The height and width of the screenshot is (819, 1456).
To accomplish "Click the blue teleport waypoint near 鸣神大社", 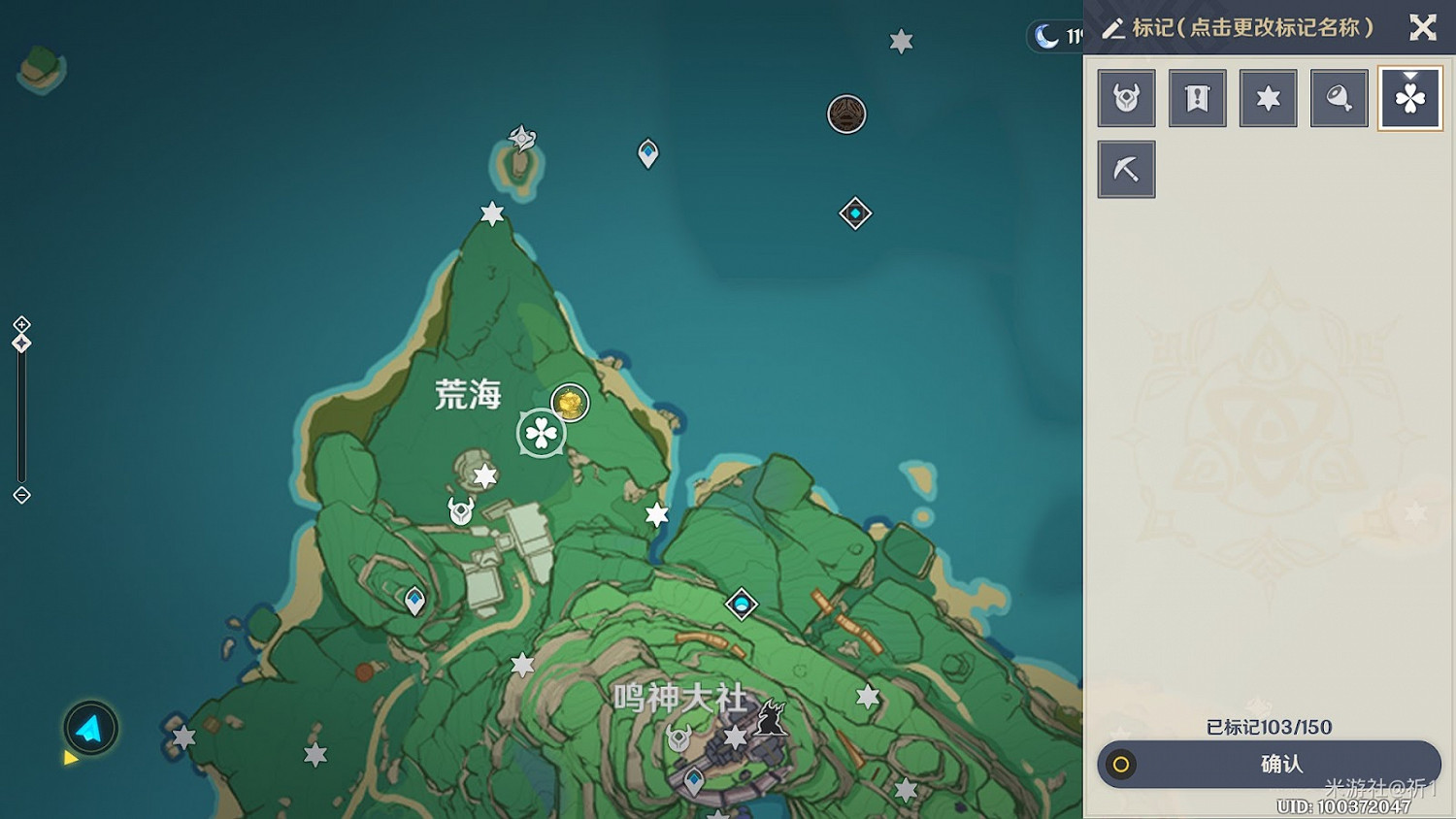I will (695, 778).
